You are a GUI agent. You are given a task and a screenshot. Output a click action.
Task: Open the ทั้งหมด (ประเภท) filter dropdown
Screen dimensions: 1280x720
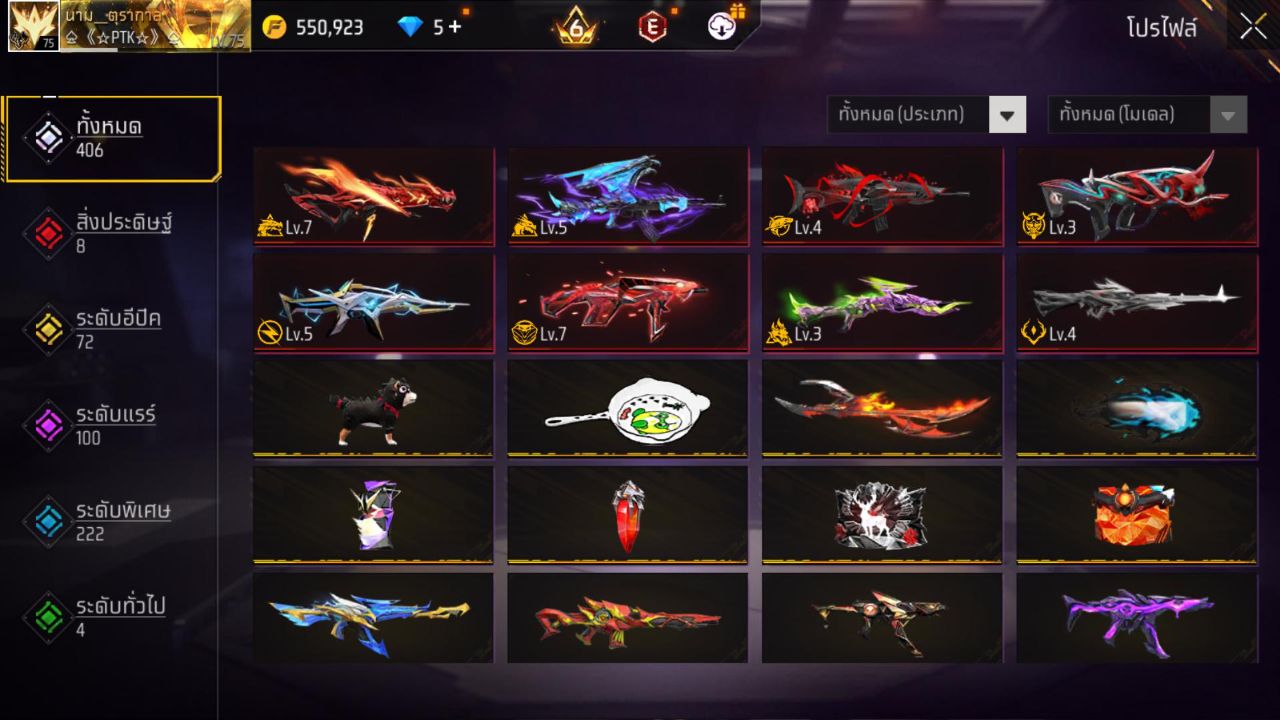pyautogui.click(x=925, y=114)
